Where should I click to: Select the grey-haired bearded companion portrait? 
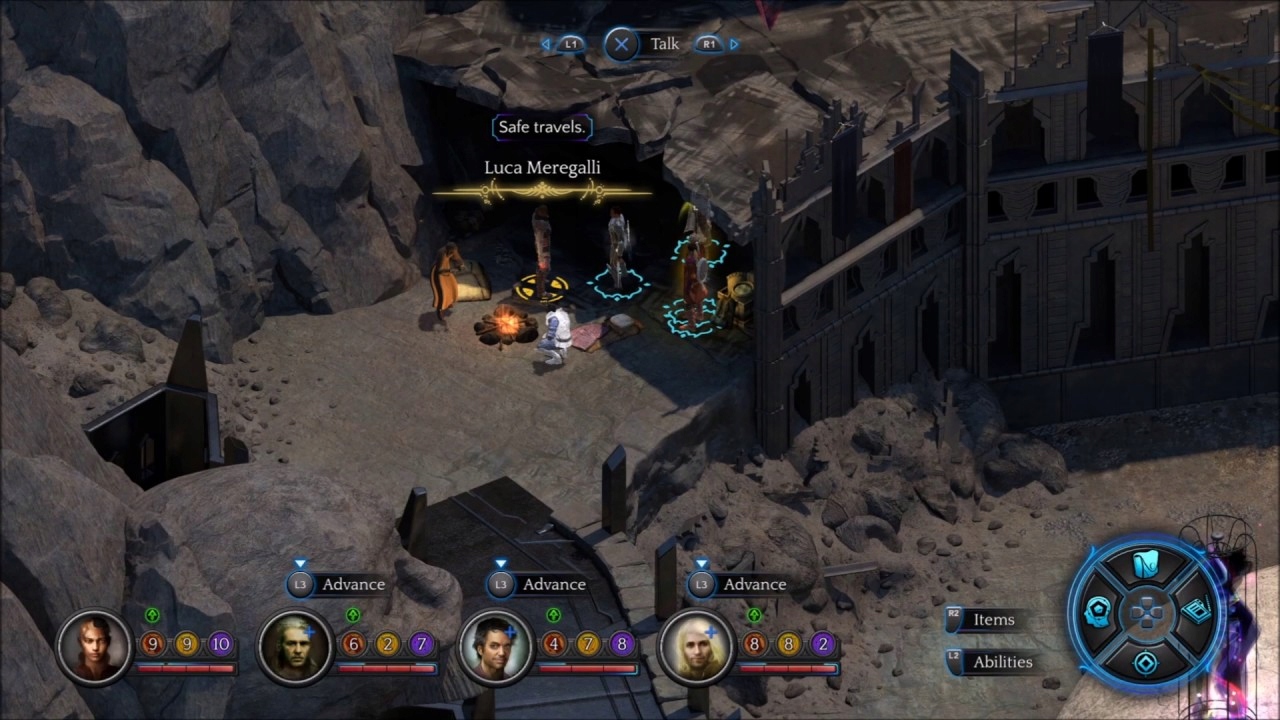coord(295,646)
